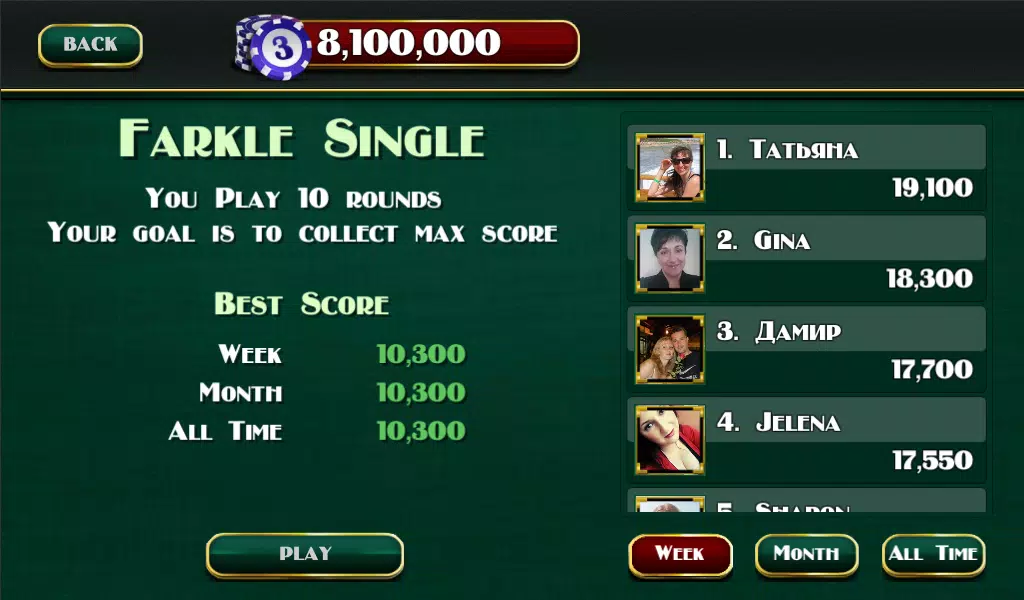Show the Month leaderboard
Viewport: 1024px width, 600px height.
[x=806, y=554]
